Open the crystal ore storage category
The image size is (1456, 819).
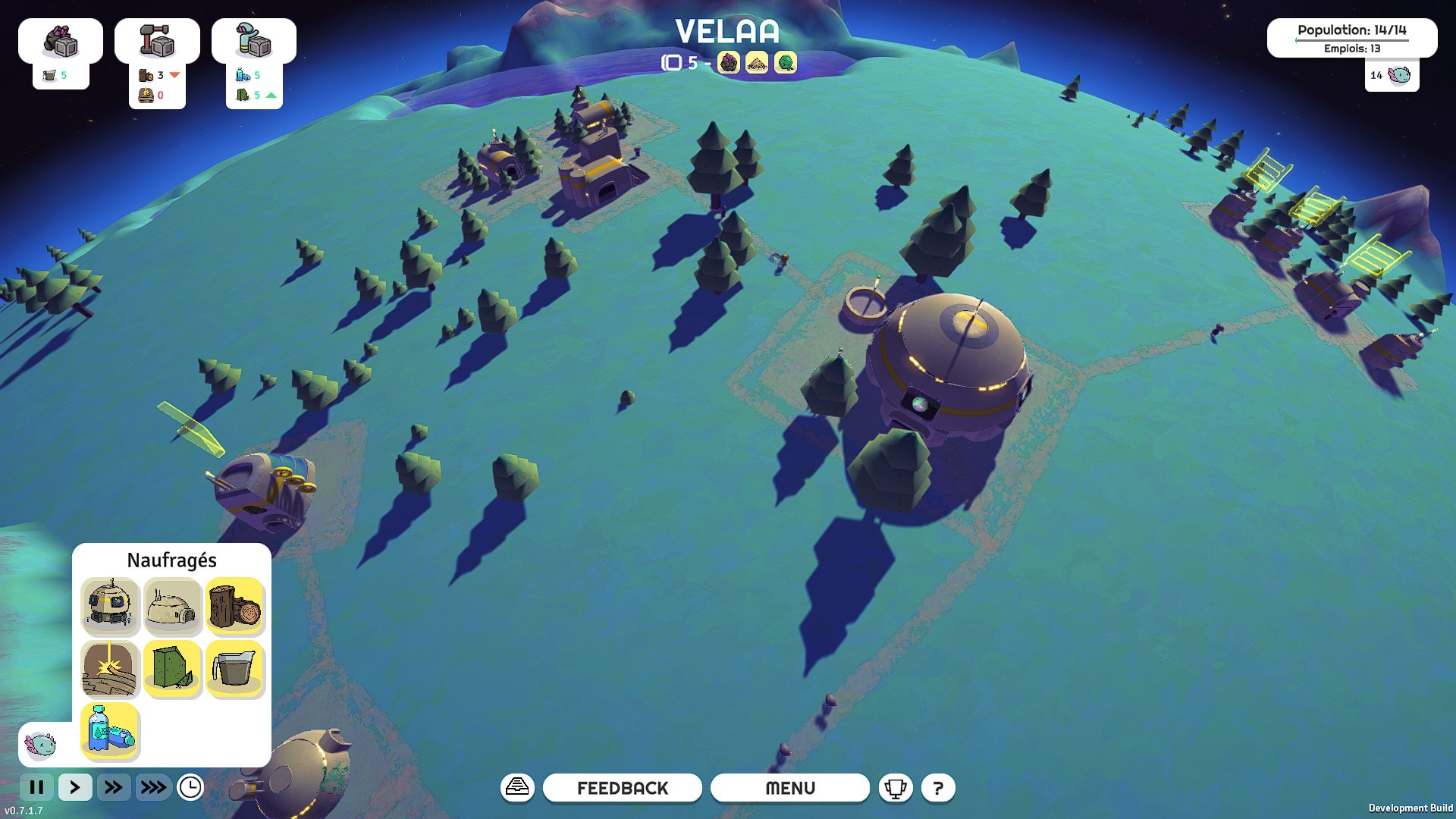coord(61,41)
